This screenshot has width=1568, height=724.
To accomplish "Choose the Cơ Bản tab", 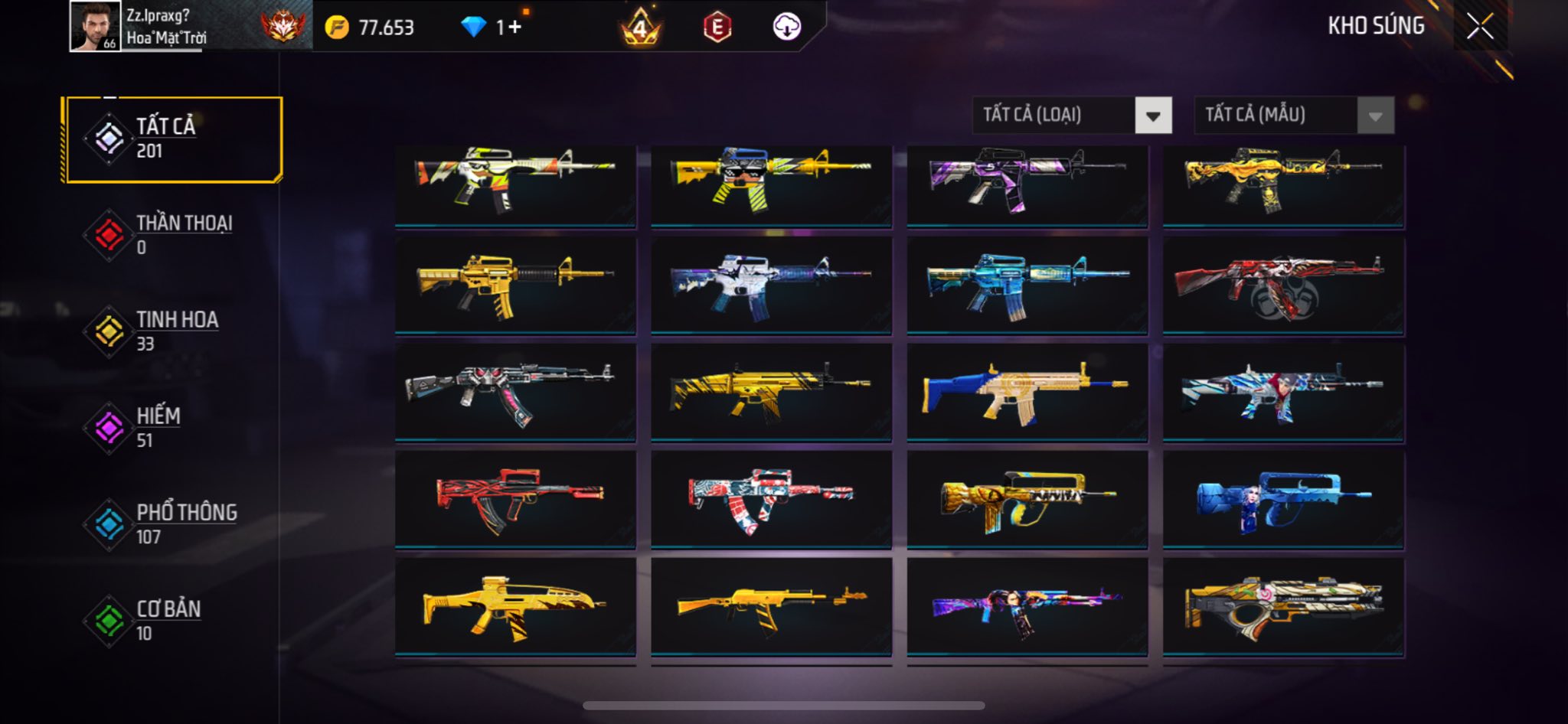I will (175, 621).
